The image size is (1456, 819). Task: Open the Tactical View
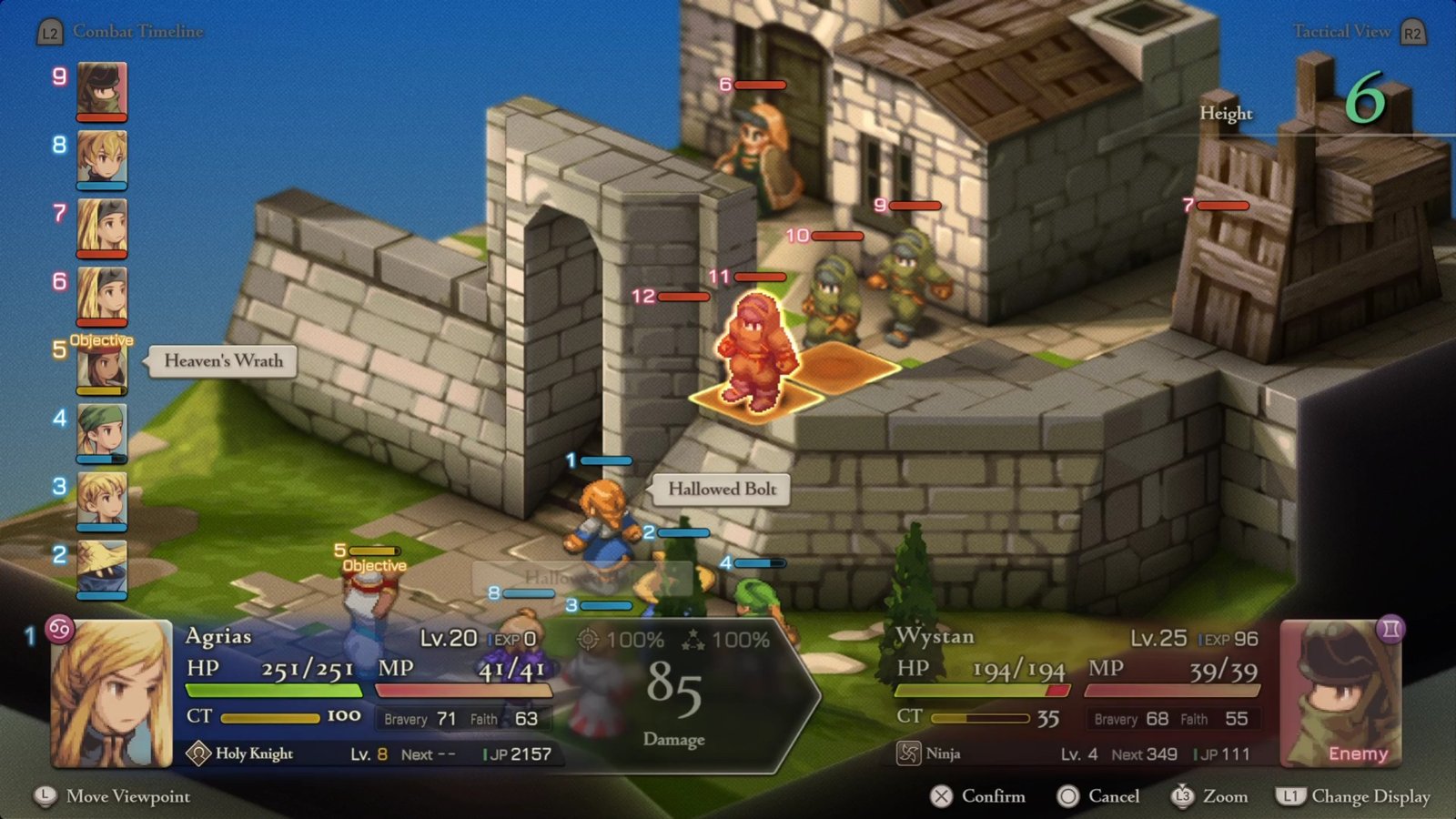(x=1358, y=32)
